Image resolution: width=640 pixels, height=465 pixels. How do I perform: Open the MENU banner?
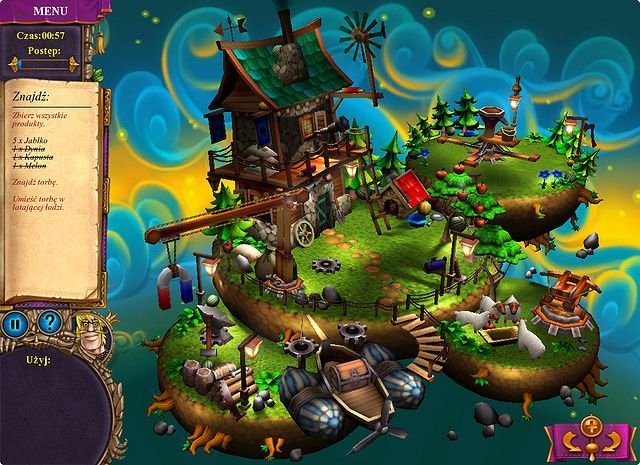tap(51, 11)
